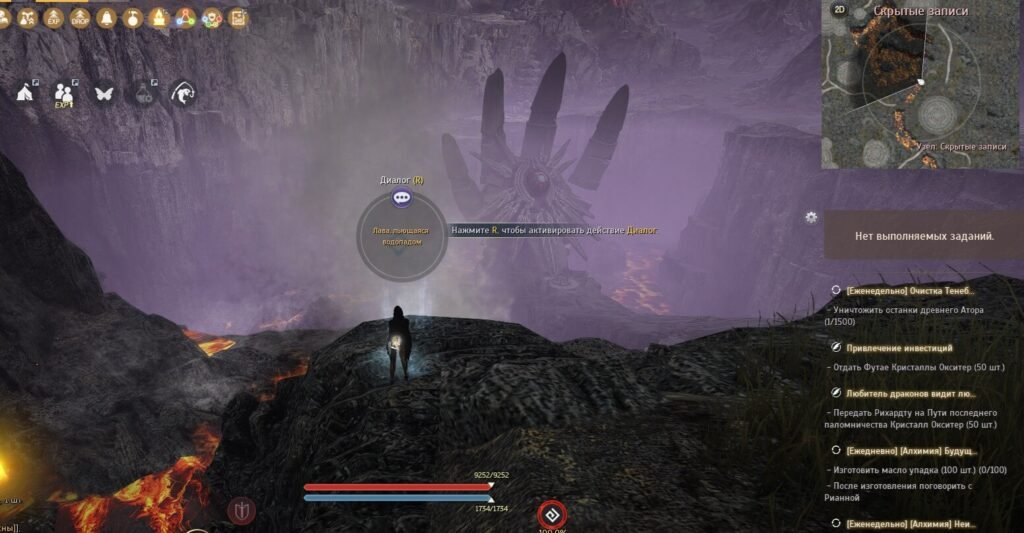Image resolution: width=1024 pixels, height=533 pixels.
Task: Open the white butterfly icon
Action: [x=103, y=93]
